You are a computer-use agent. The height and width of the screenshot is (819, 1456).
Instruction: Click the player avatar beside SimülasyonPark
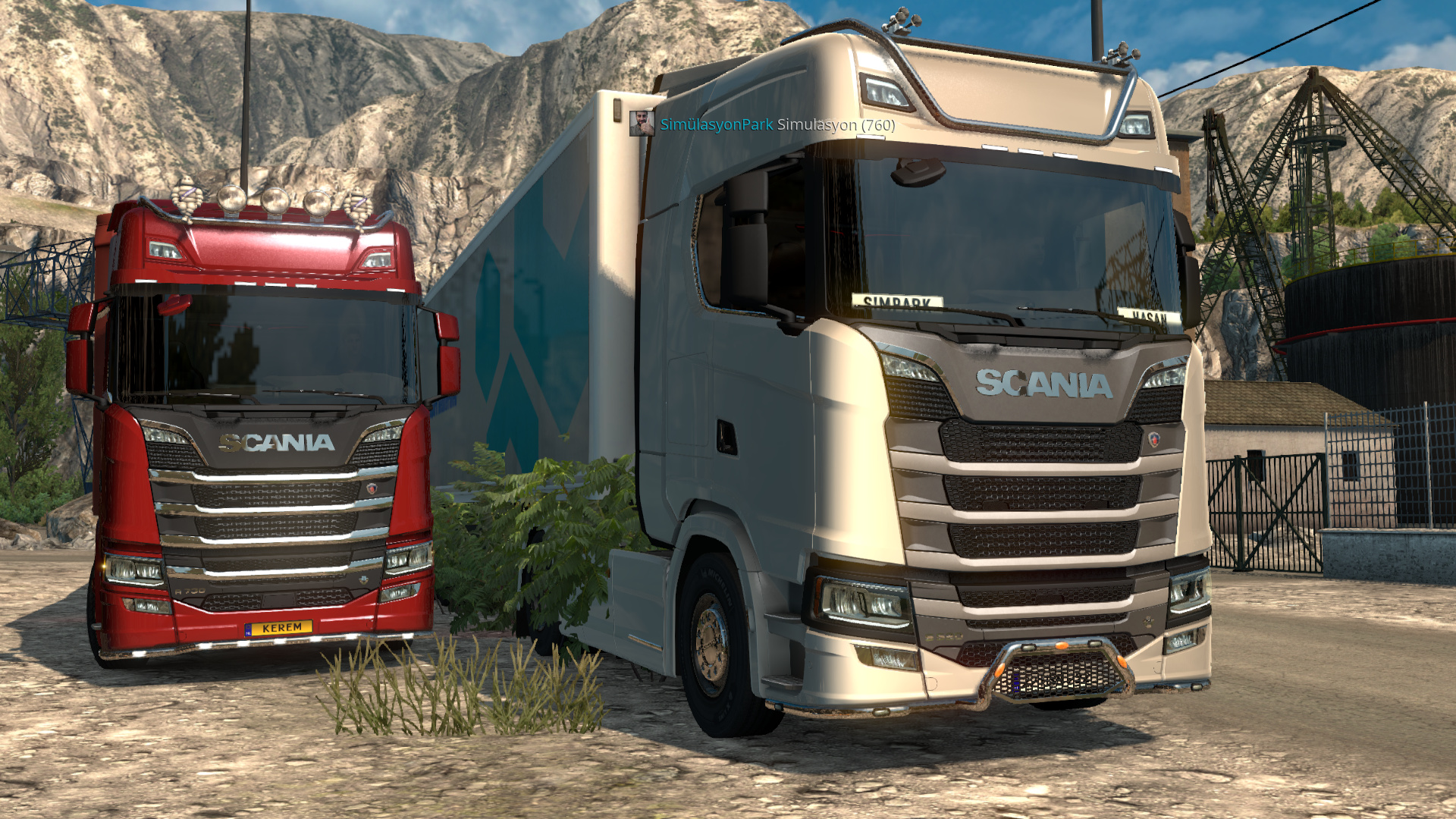(x=642, y=123)
